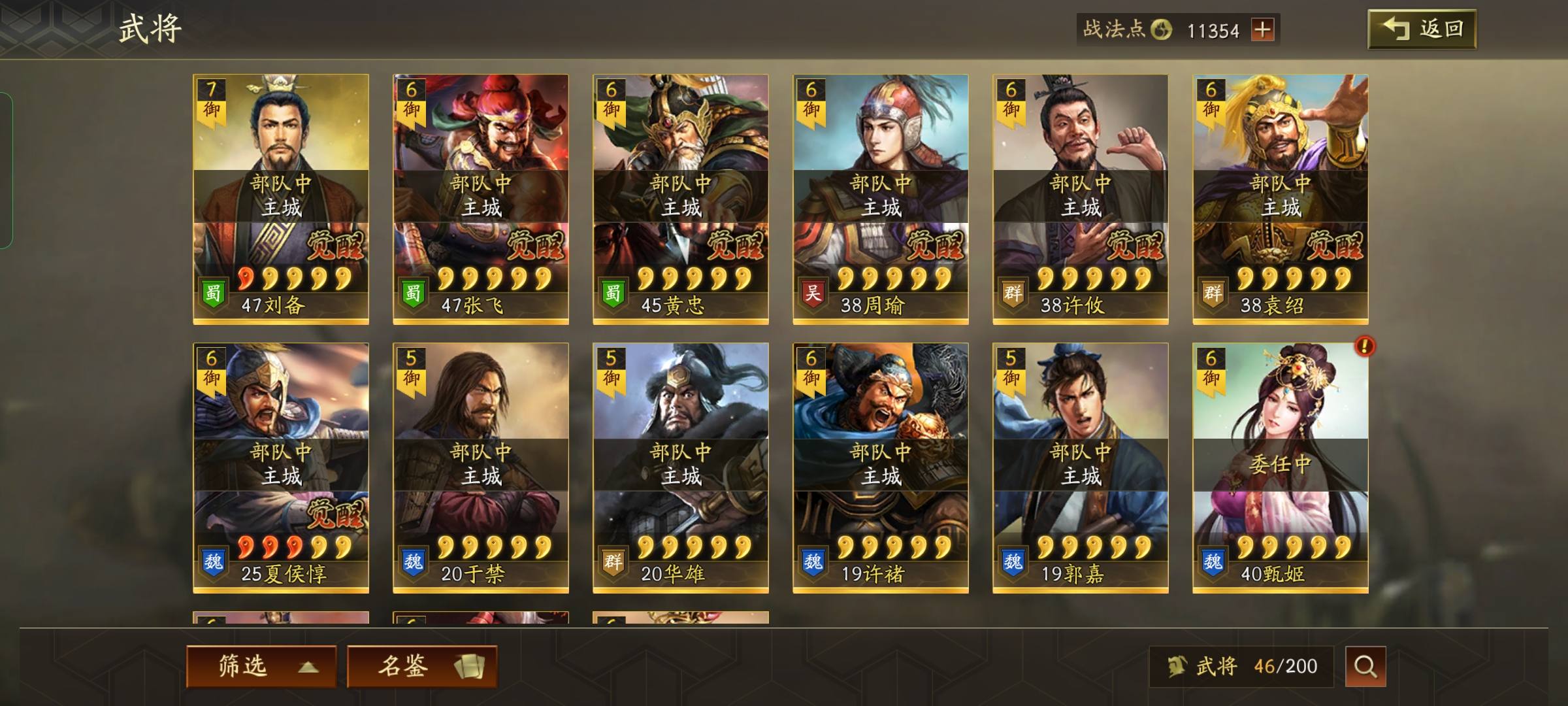Click the magnifying glass search button

[x=1365, y=666]
